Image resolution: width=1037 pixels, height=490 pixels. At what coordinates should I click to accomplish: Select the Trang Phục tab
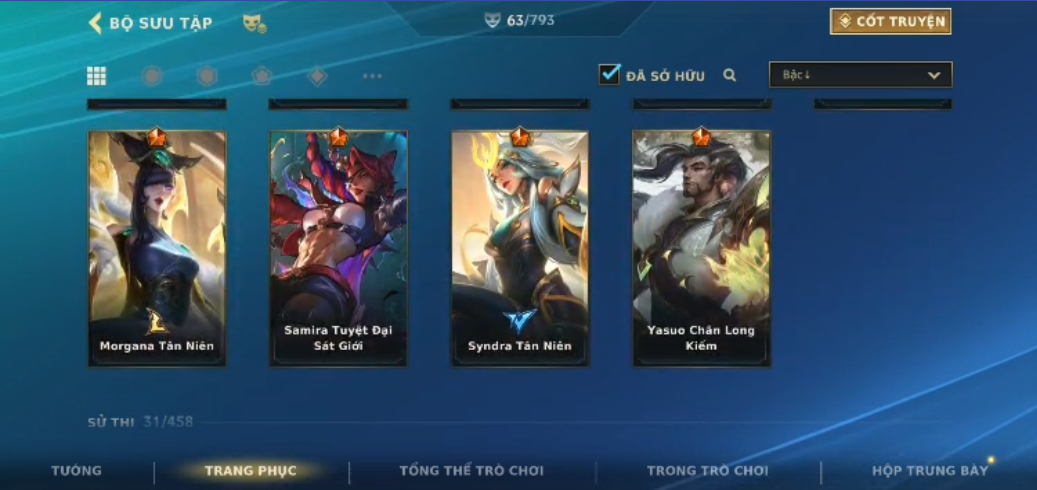pyautogui.click(x=250, y=471)
